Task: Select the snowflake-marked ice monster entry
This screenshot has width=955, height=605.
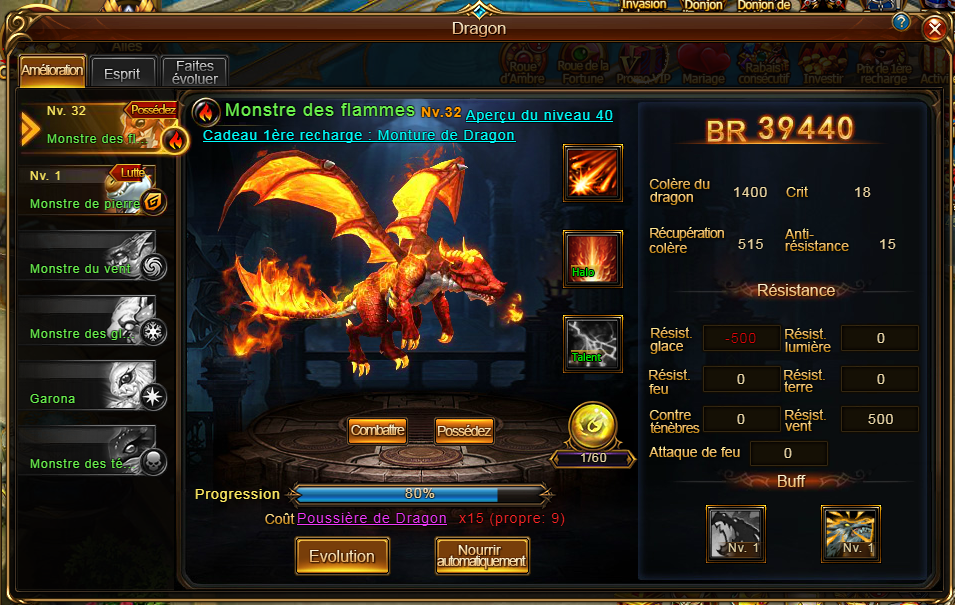Action: pyautogui.click(x=92, y=322)
